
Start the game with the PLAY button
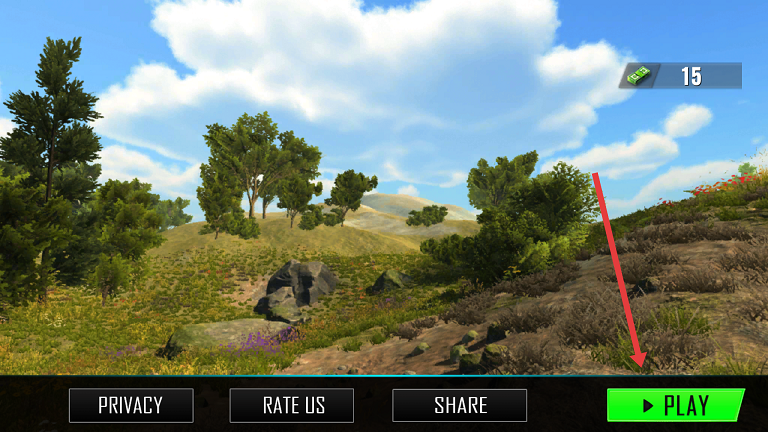click(675, 405)
